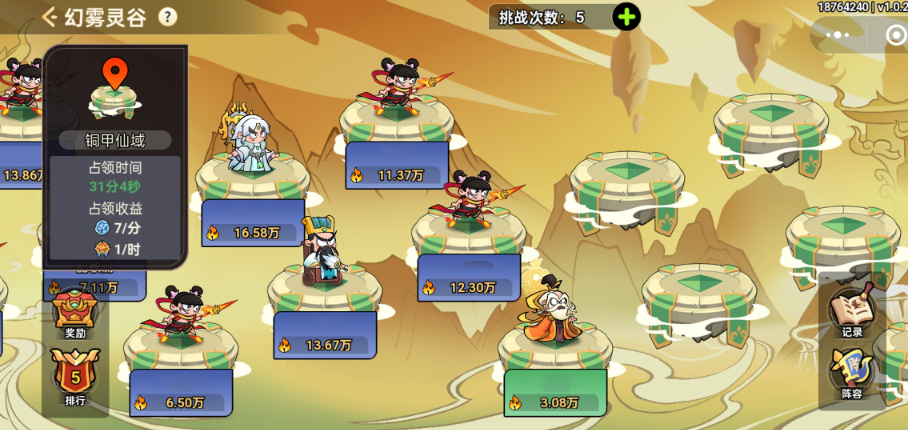Open the question mark help icon
Image resolution: width=908 pixels, height=430 pixels.
click(x=167, y=16)
